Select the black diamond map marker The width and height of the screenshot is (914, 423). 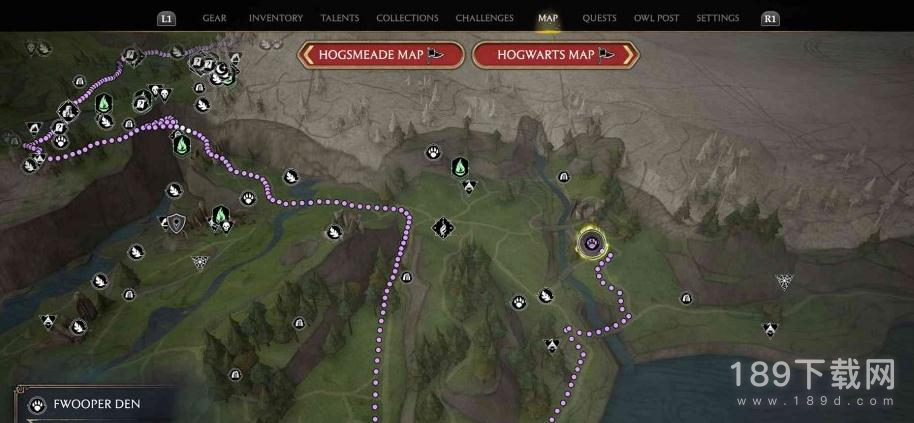pos(441,228)
